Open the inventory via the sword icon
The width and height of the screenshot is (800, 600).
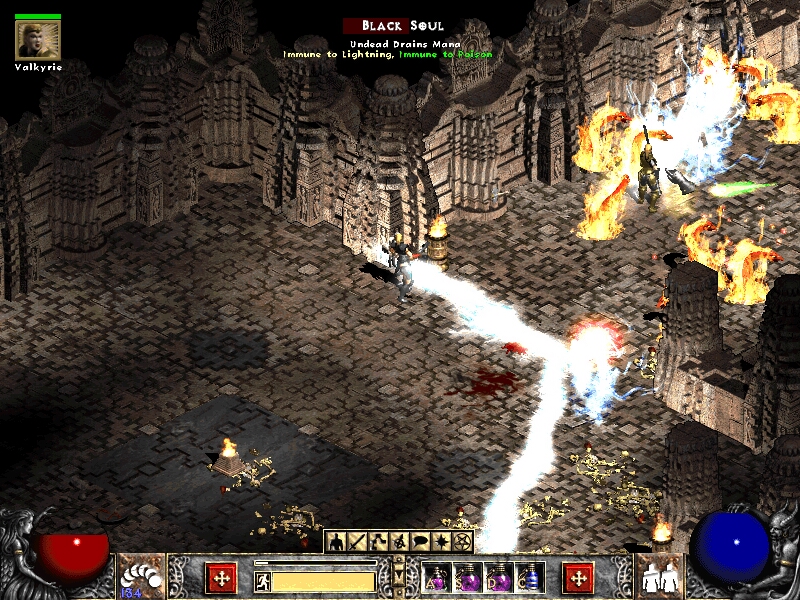[x=356, y=542]
